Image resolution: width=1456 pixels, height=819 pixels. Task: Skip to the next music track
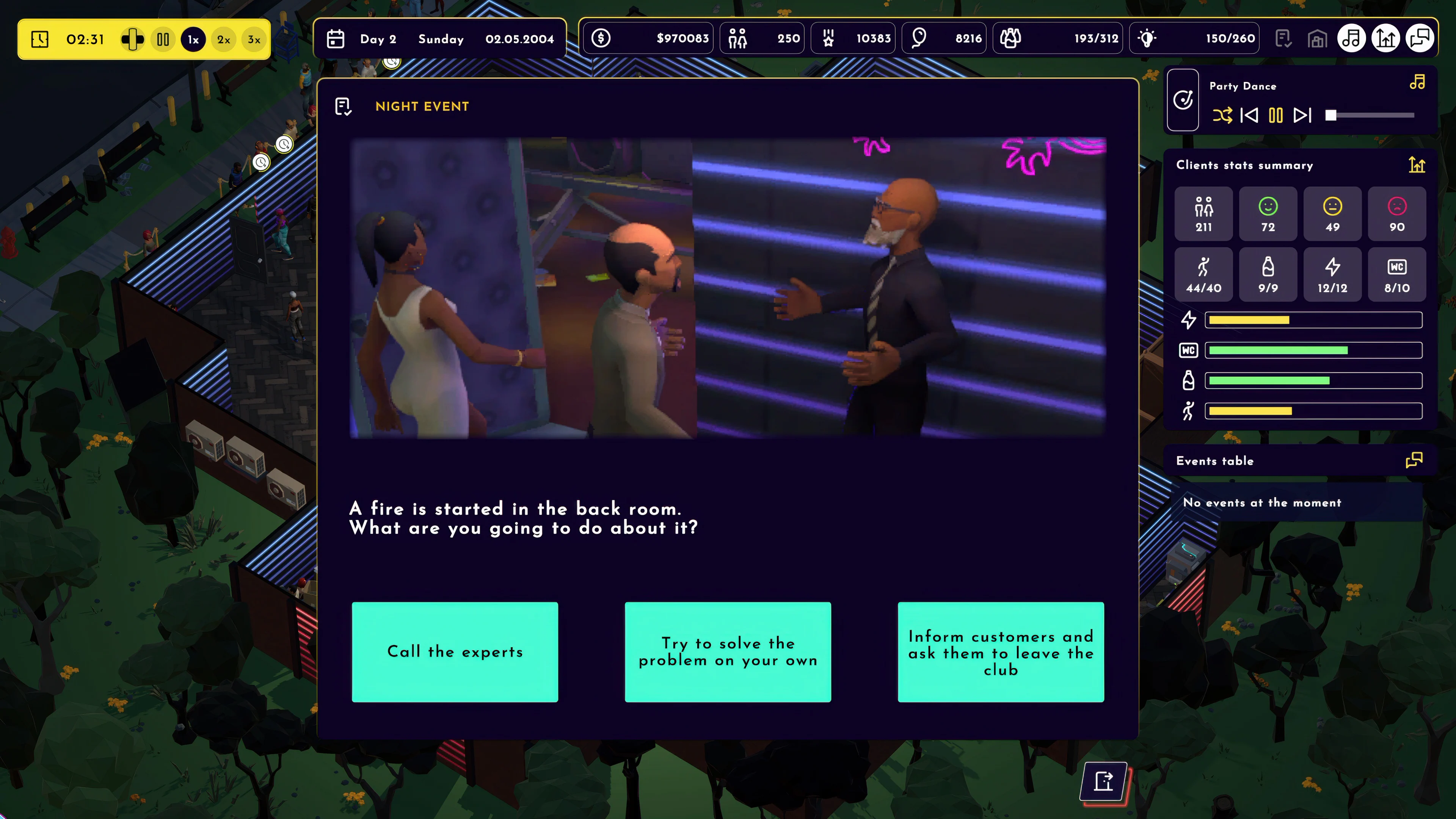(1302, 116)
